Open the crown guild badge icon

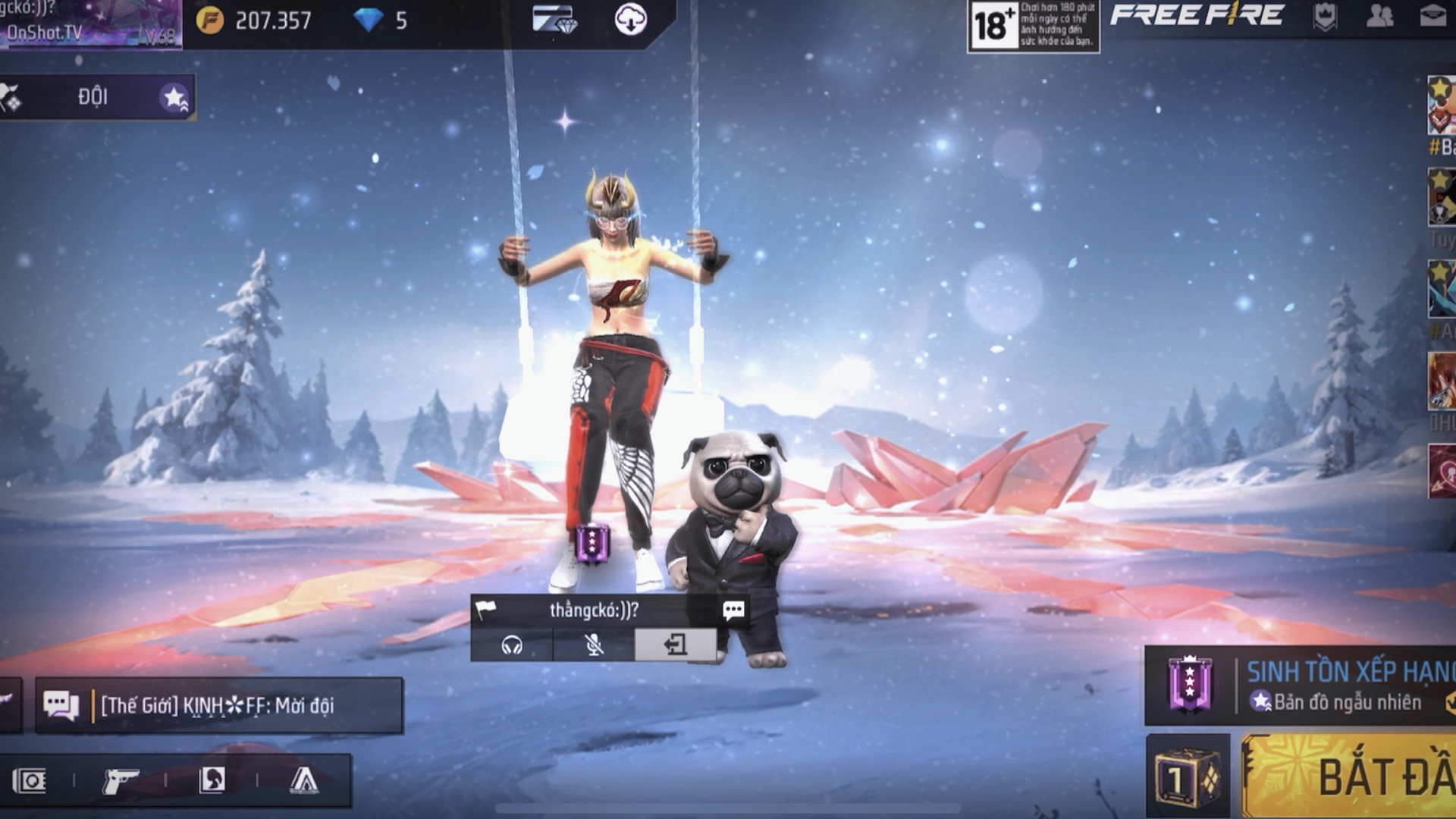click(1325, 17)
